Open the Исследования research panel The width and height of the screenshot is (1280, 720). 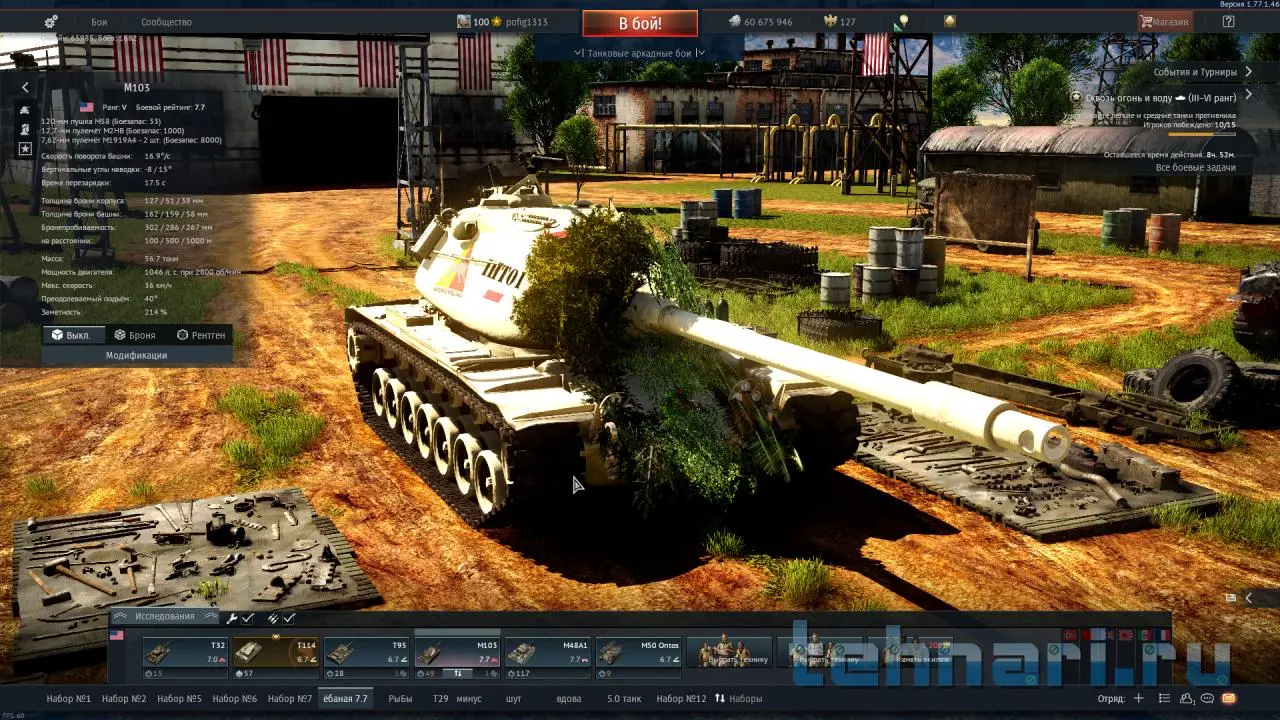pyautogui.click(x=165, y=617)
